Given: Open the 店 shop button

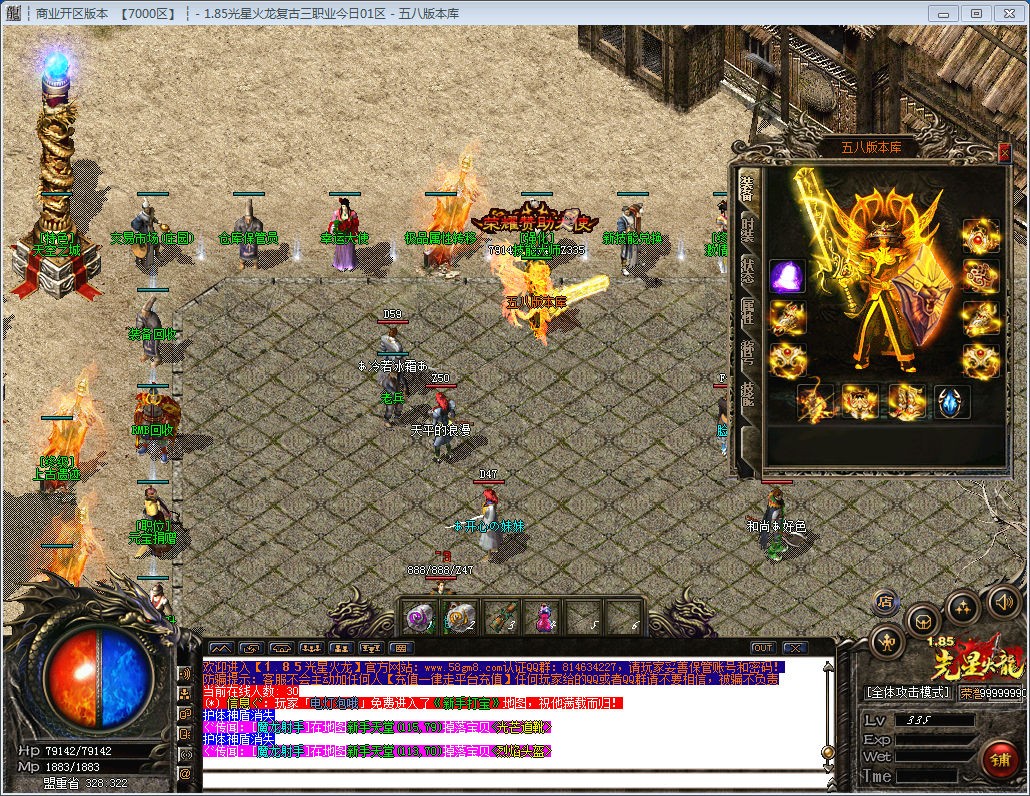Looking at the screenshot, I should pyautogui.click(x=884, y=601).
